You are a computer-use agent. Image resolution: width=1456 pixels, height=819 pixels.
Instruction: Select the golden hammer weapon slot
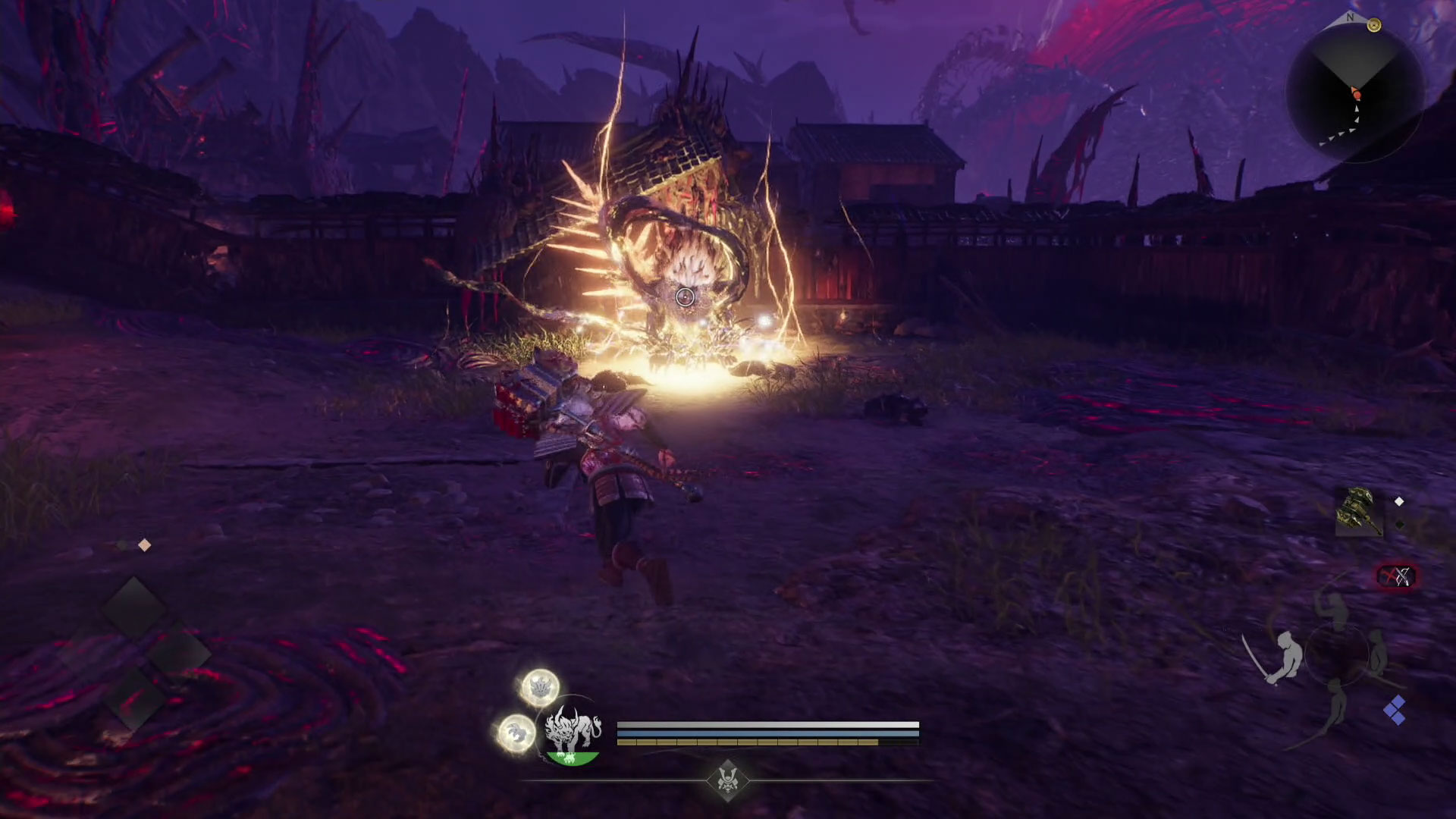pyautogui.click(x=1359, y=513)
